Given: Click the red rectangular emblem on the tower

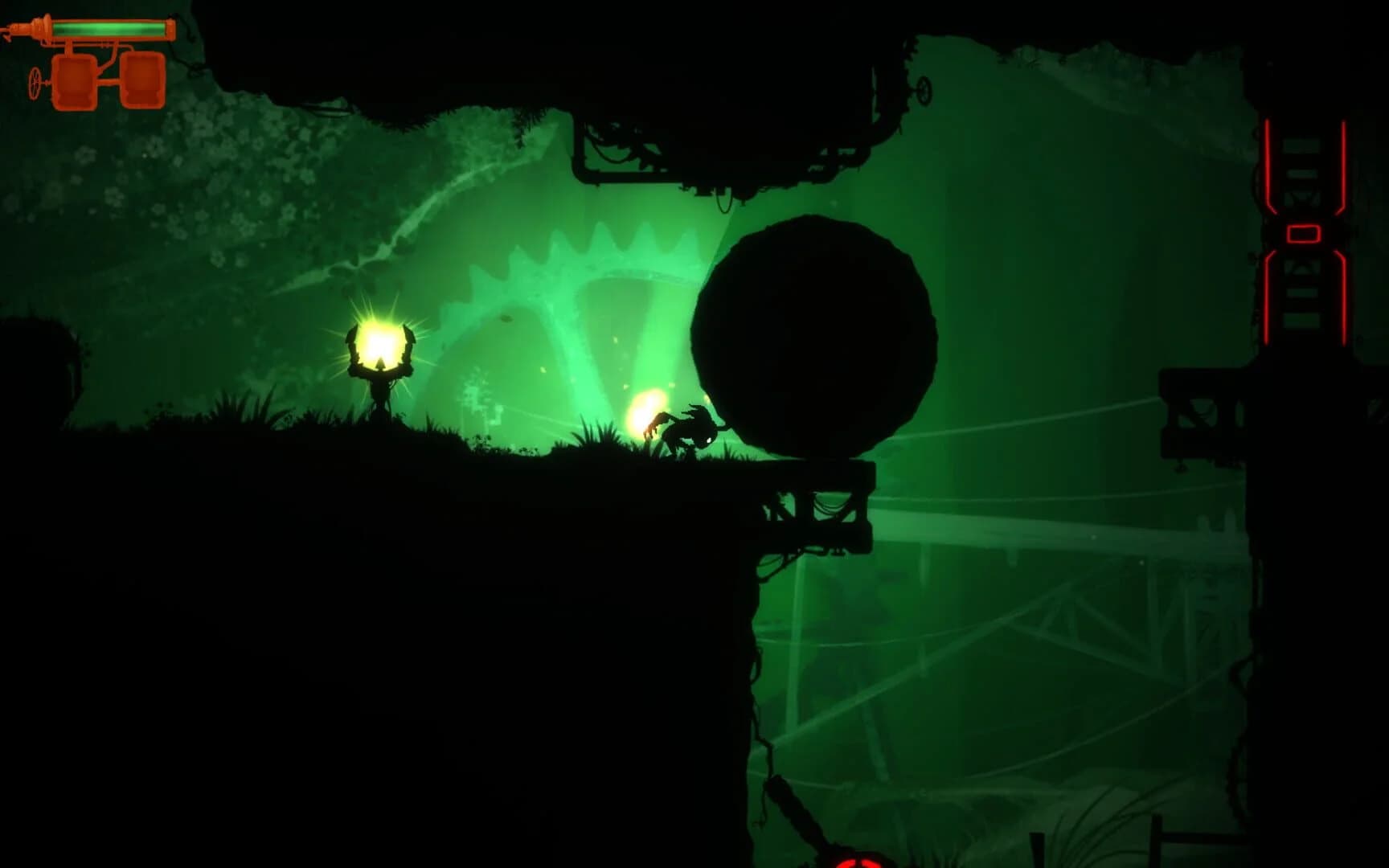Looking at the screenshot, I should [1304, 235].
